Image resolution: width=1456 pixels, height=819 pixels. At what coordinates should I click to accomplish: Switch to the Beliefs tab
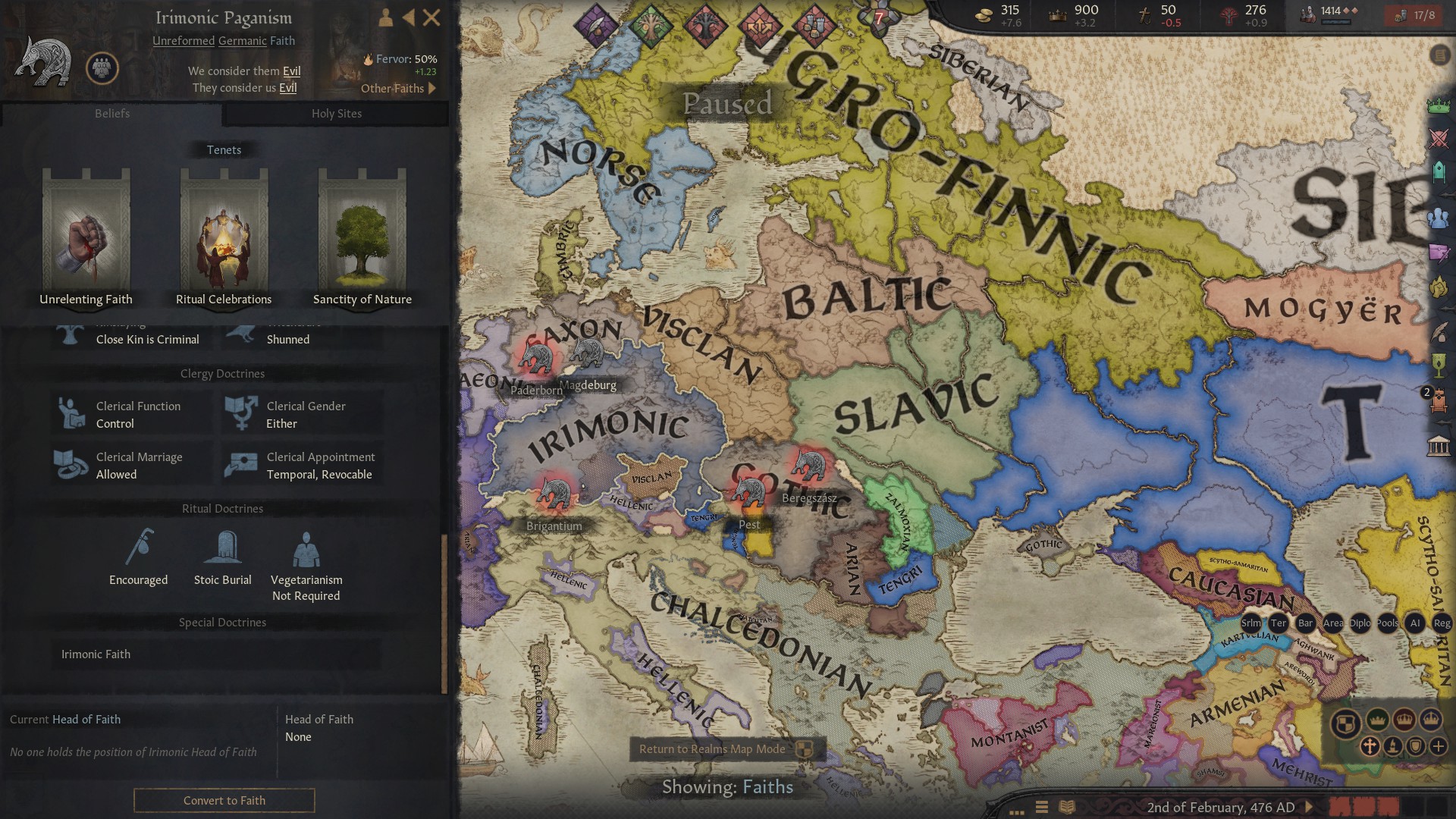coord(112,113)
